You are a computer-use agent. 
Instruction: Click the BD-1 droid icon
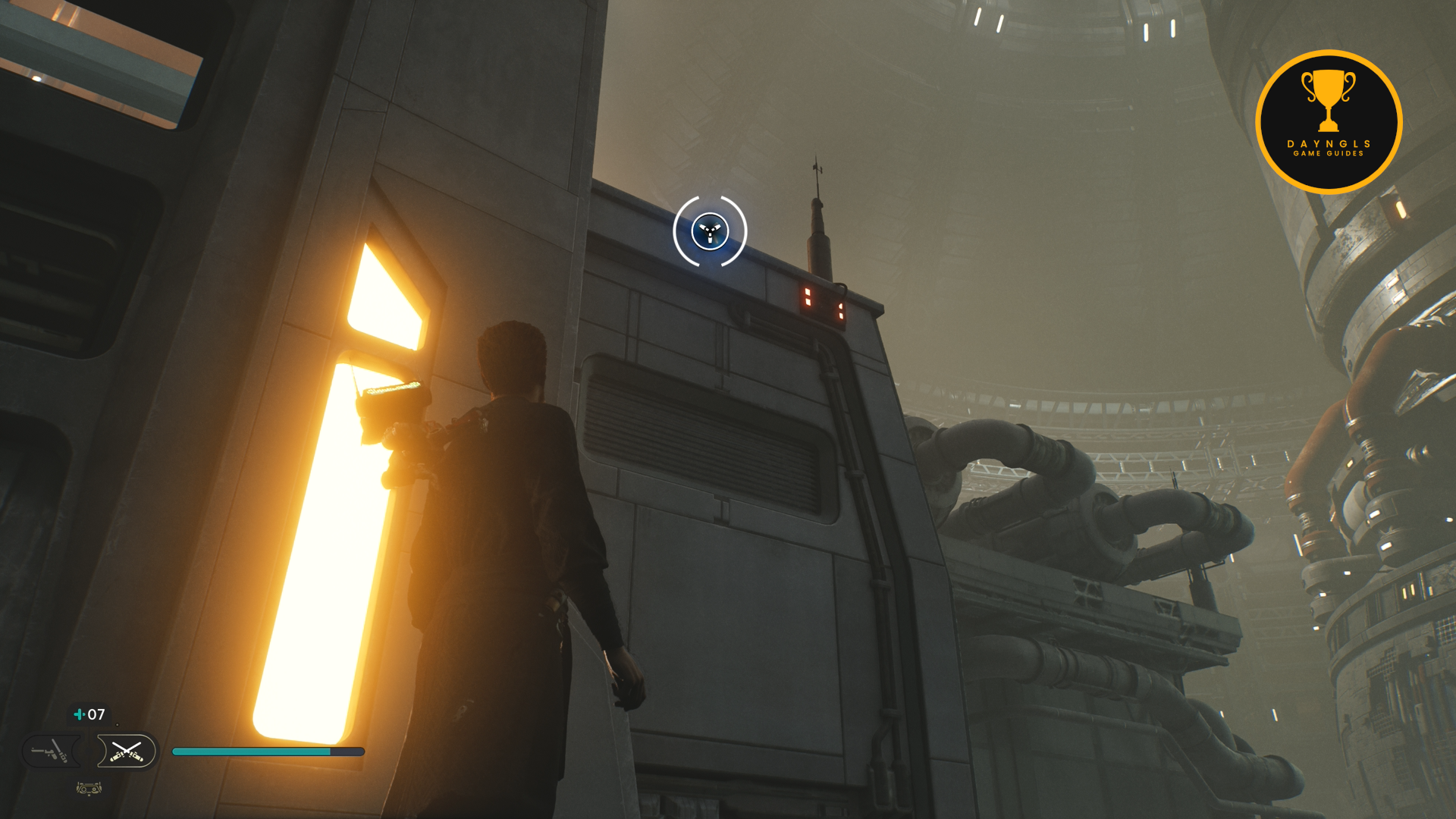pos(89,789)
